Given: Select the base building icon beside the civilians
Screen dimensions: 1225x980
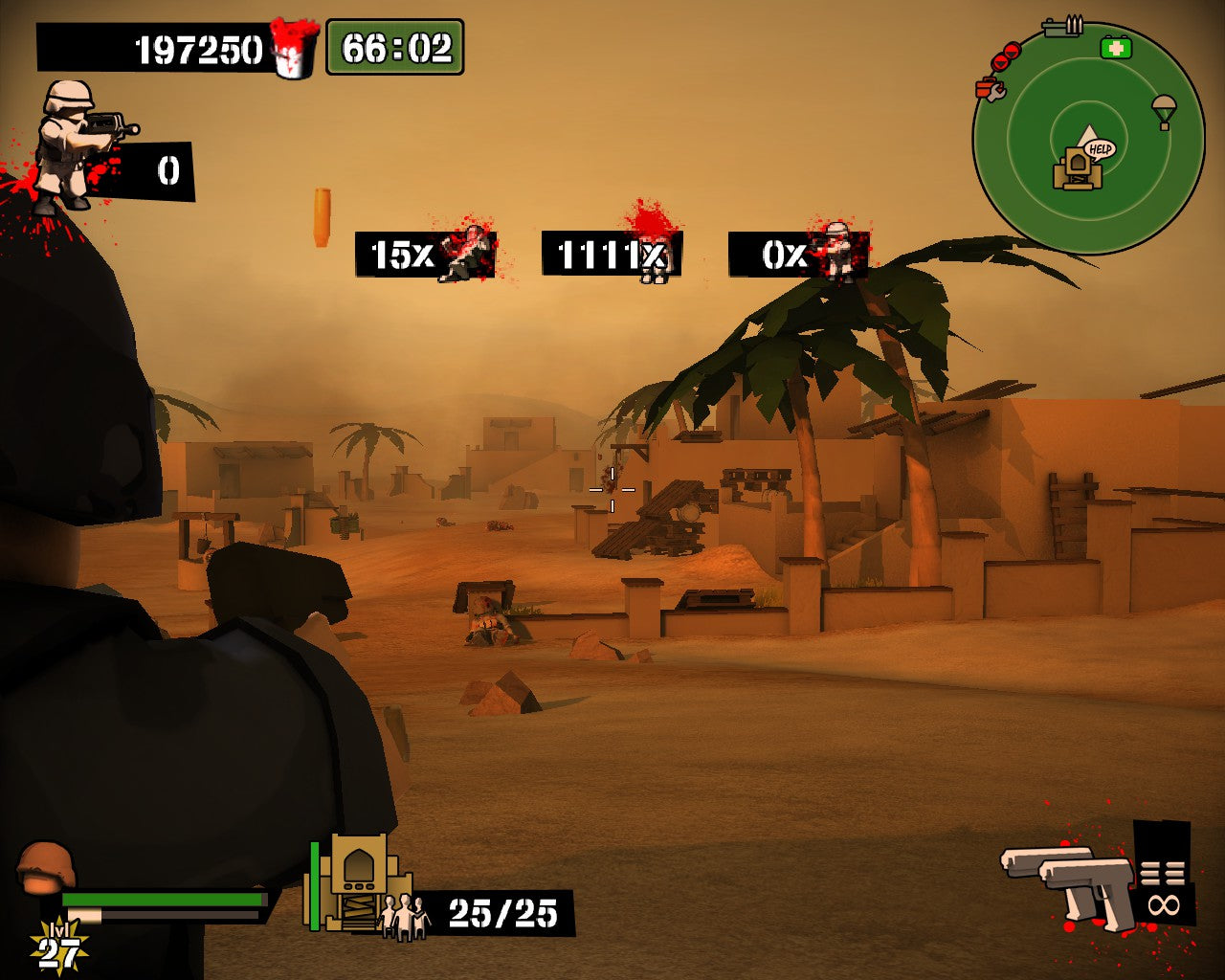Looking at the screenshot, I should pos(358,882).
